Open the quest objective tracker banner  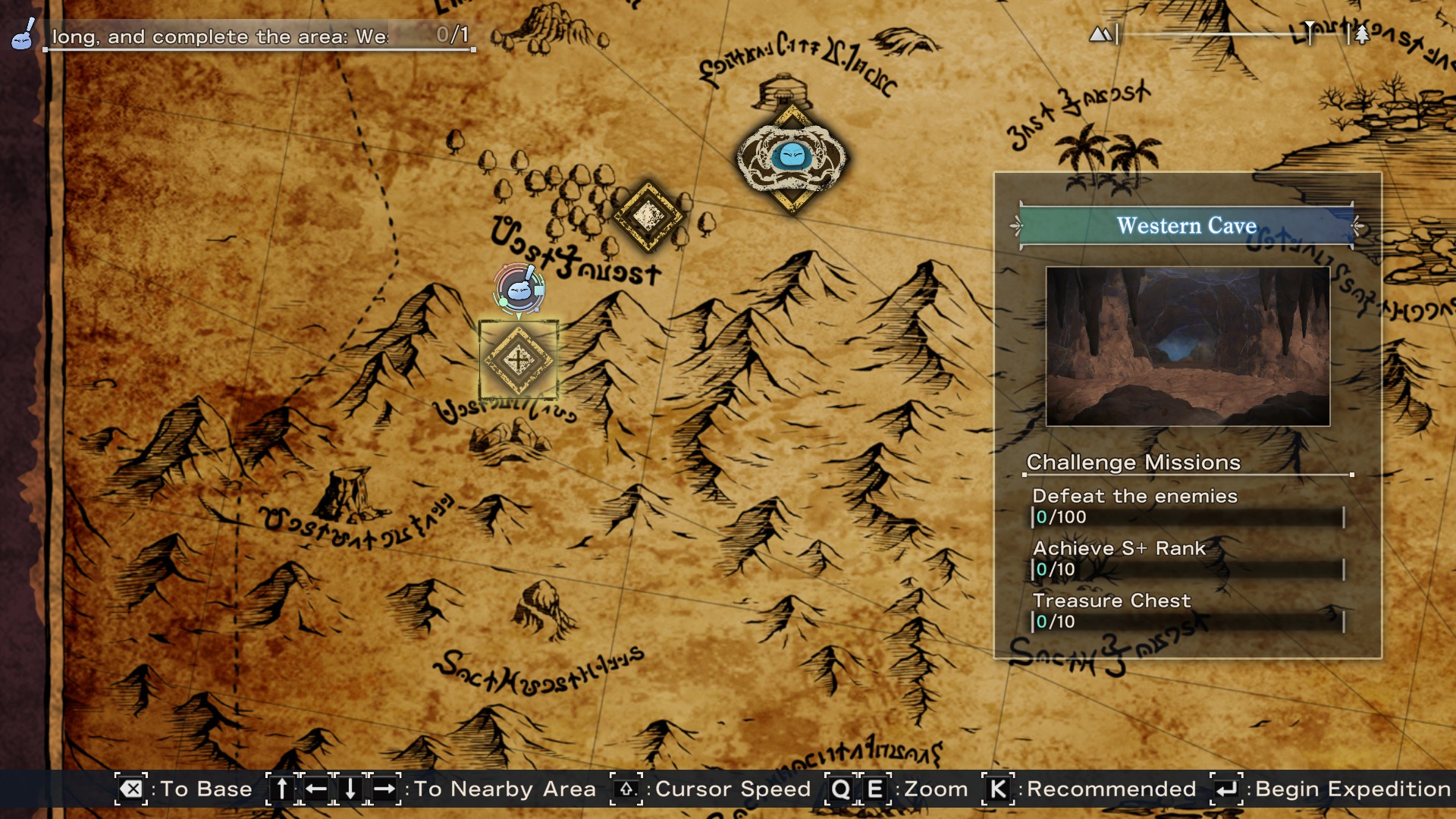coord(258,36)
